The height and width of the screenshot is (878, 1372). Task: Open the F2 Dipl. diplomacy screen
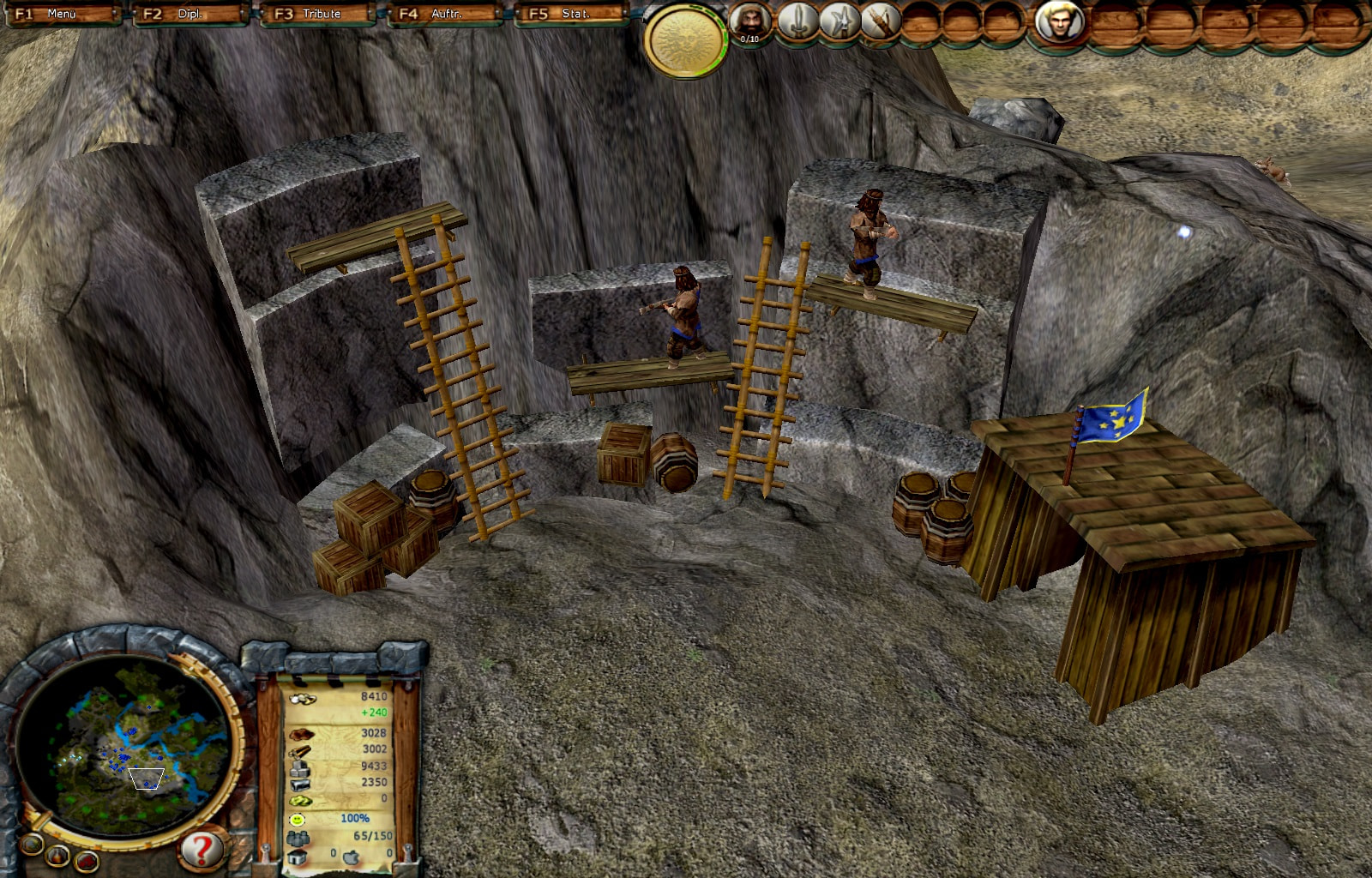click(x=190, y=14)
